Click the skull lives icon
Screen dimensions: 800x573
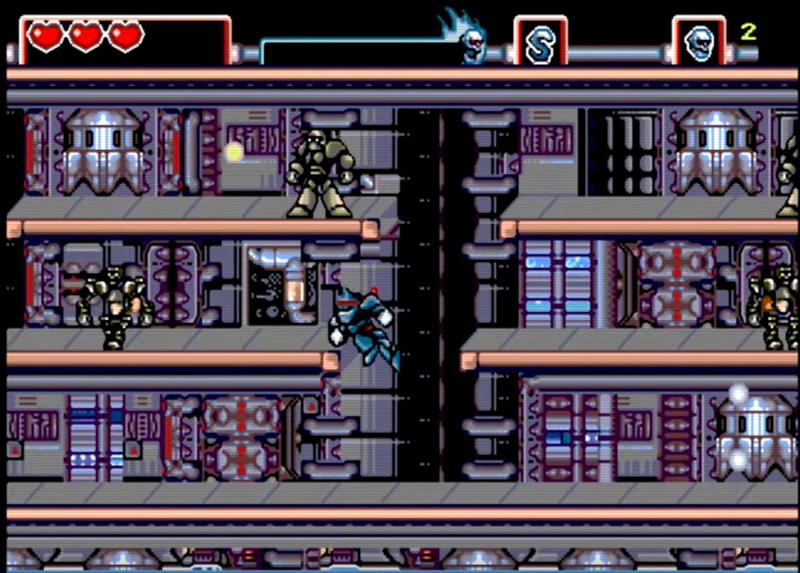[x=698, y=42]
